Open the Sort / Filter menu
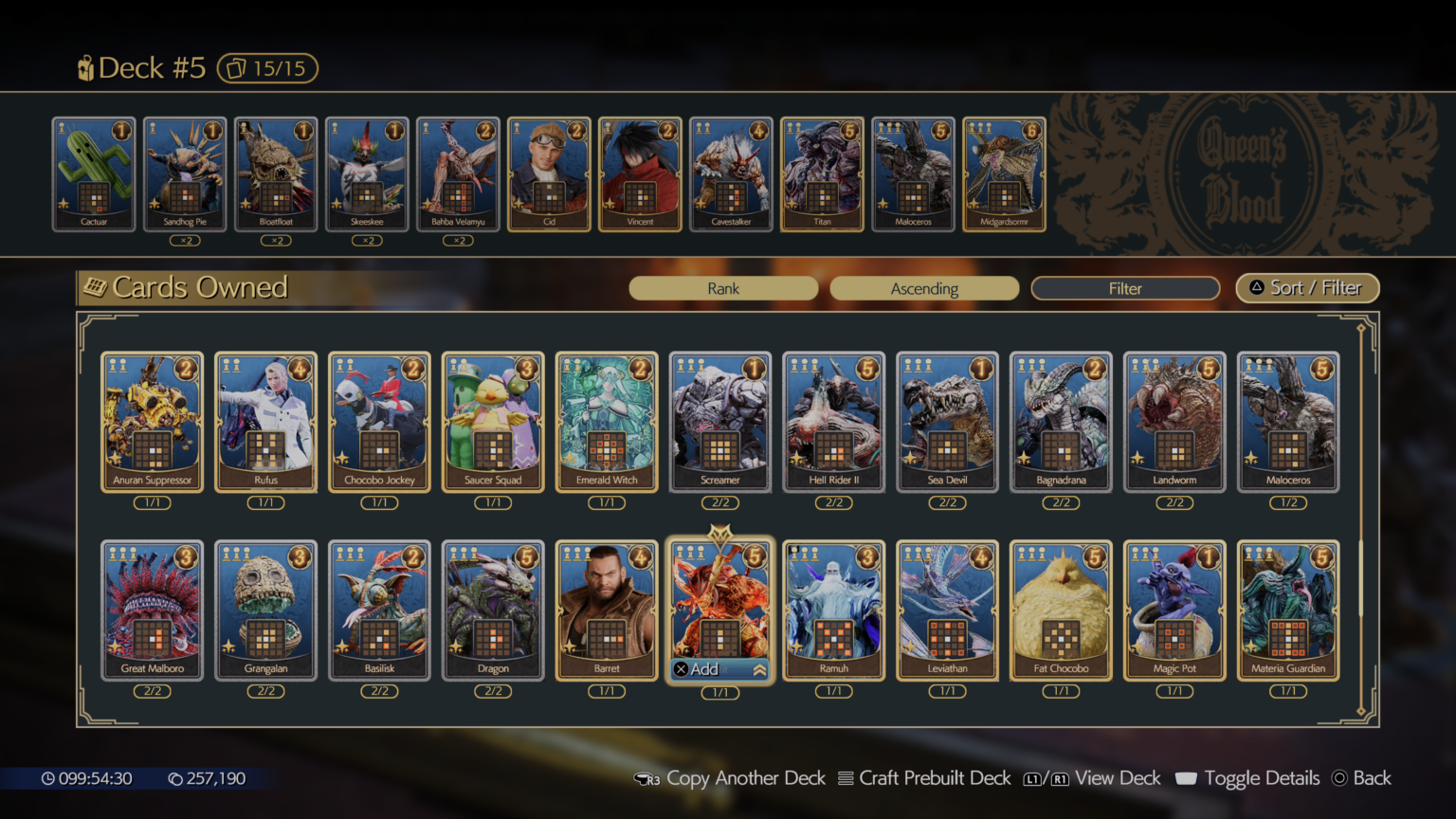This screenshot has height=819, width=1456. click(1307, 288)
